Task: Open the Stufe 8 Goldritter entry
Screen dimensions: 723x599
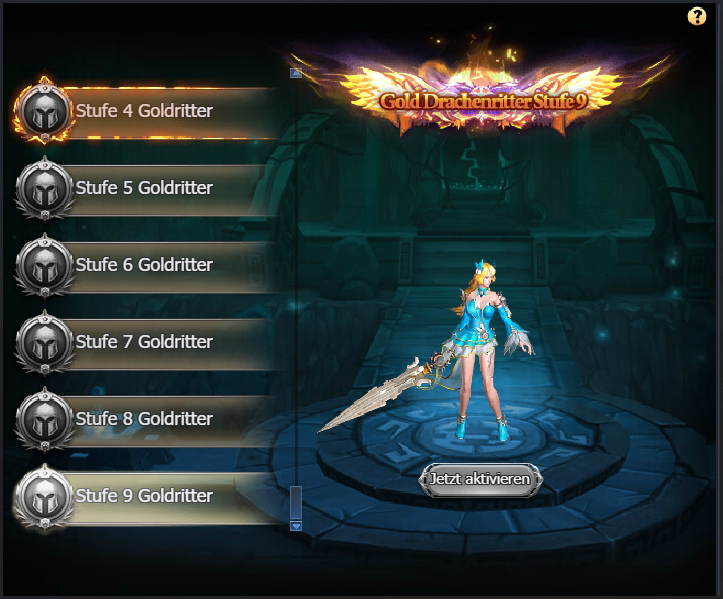Action: (144, 419)
